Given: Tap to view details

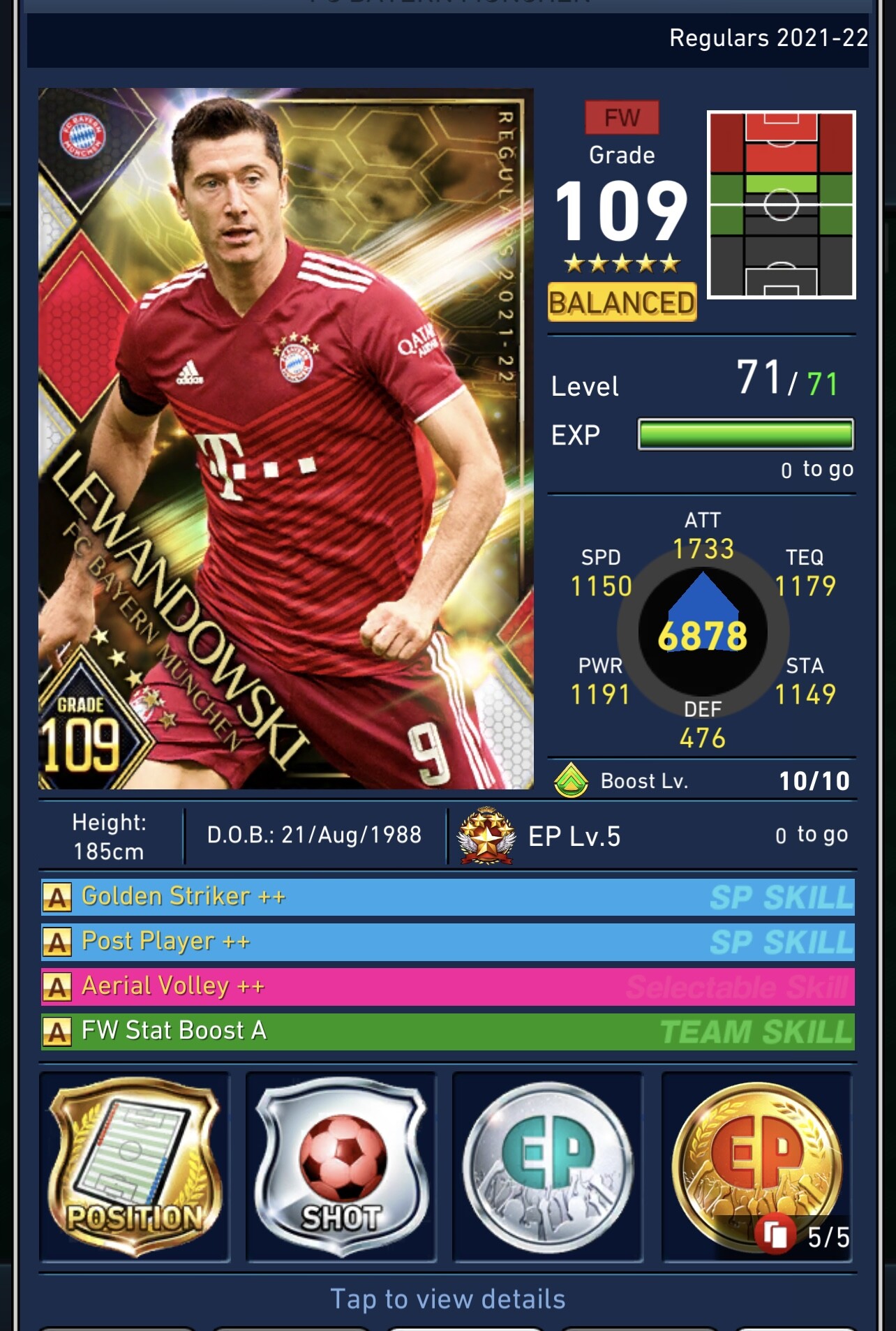Looking at the screenshot, I should click(x=447, y=1295).
